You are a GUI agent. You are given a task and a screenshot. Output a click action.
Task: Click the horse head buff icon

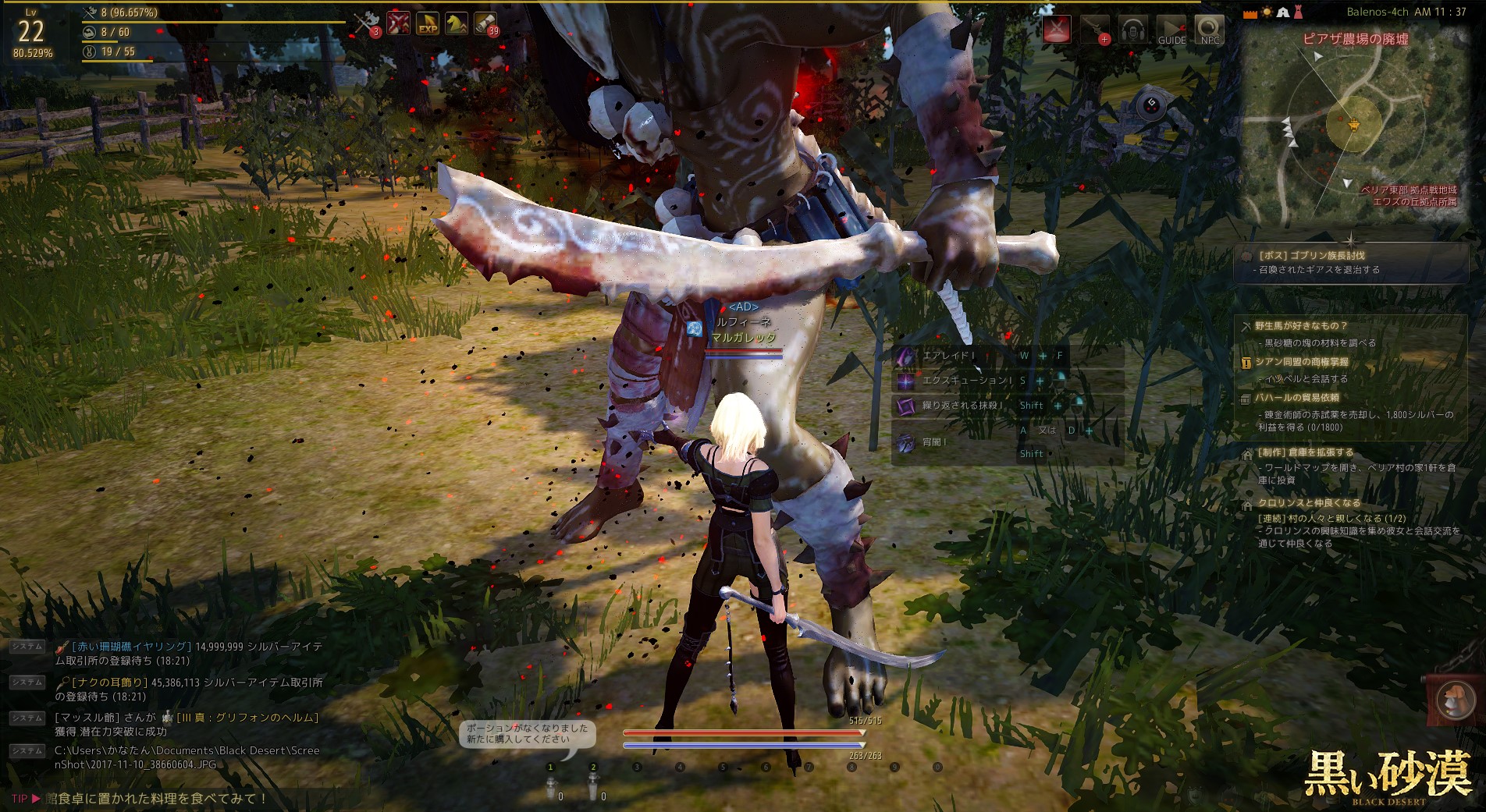457,24
